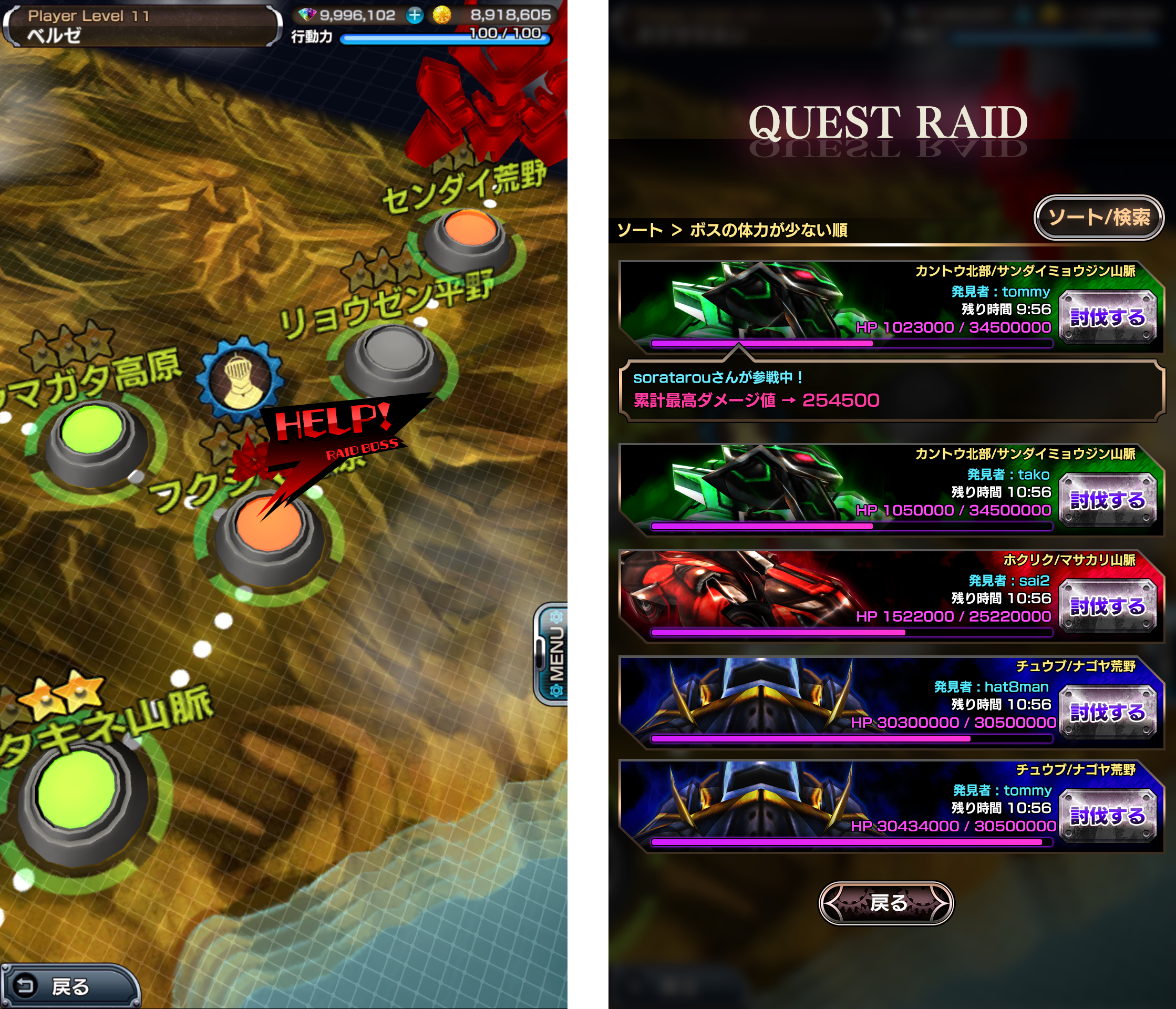
Task: Select the Ryouzen plain grey stage node
Action: coord(393,356)
